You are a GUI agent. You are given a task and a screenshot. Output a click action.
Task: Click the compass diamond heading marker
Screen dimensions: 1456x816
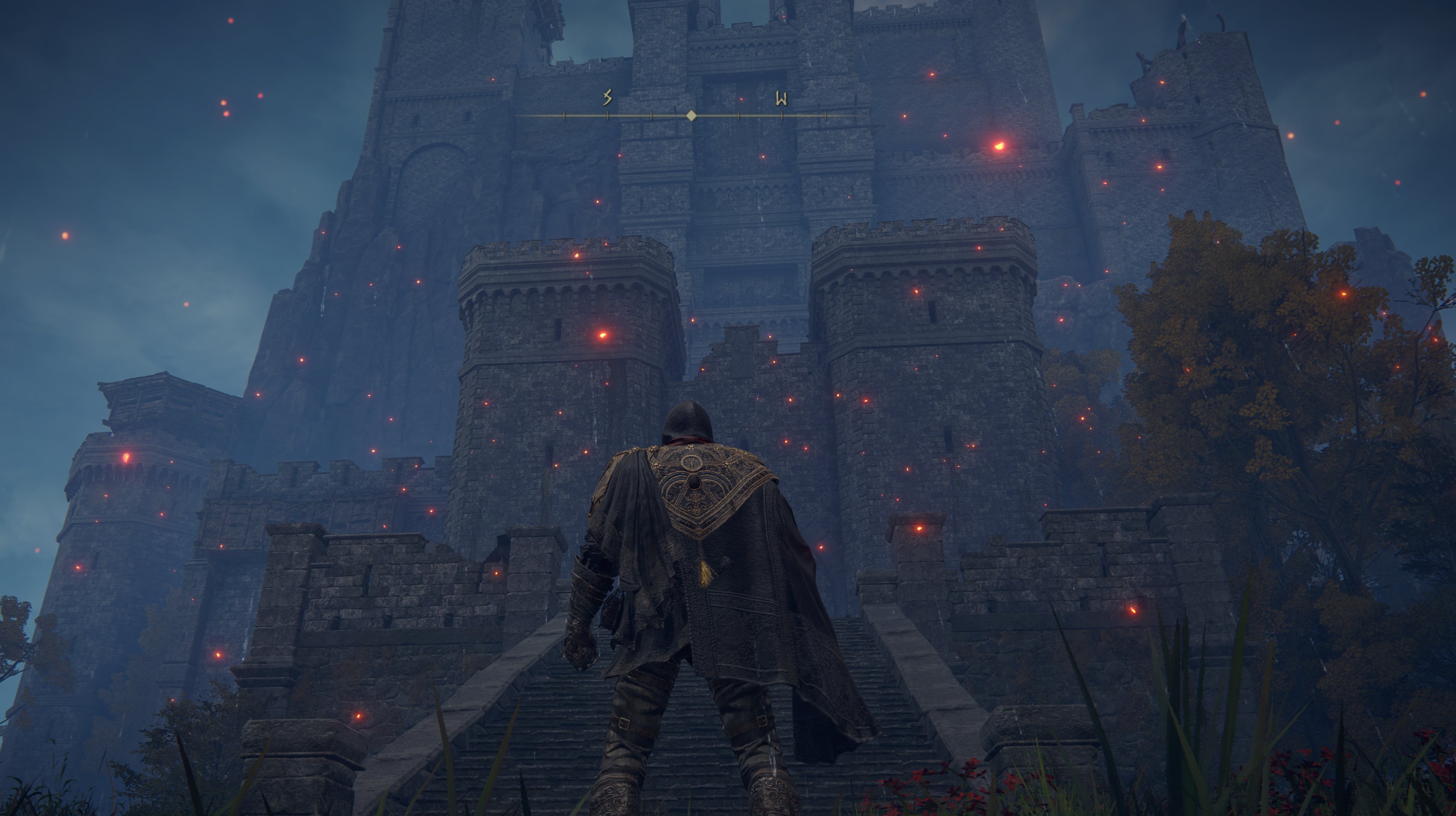pyautogui.click(x=691, y=116)
